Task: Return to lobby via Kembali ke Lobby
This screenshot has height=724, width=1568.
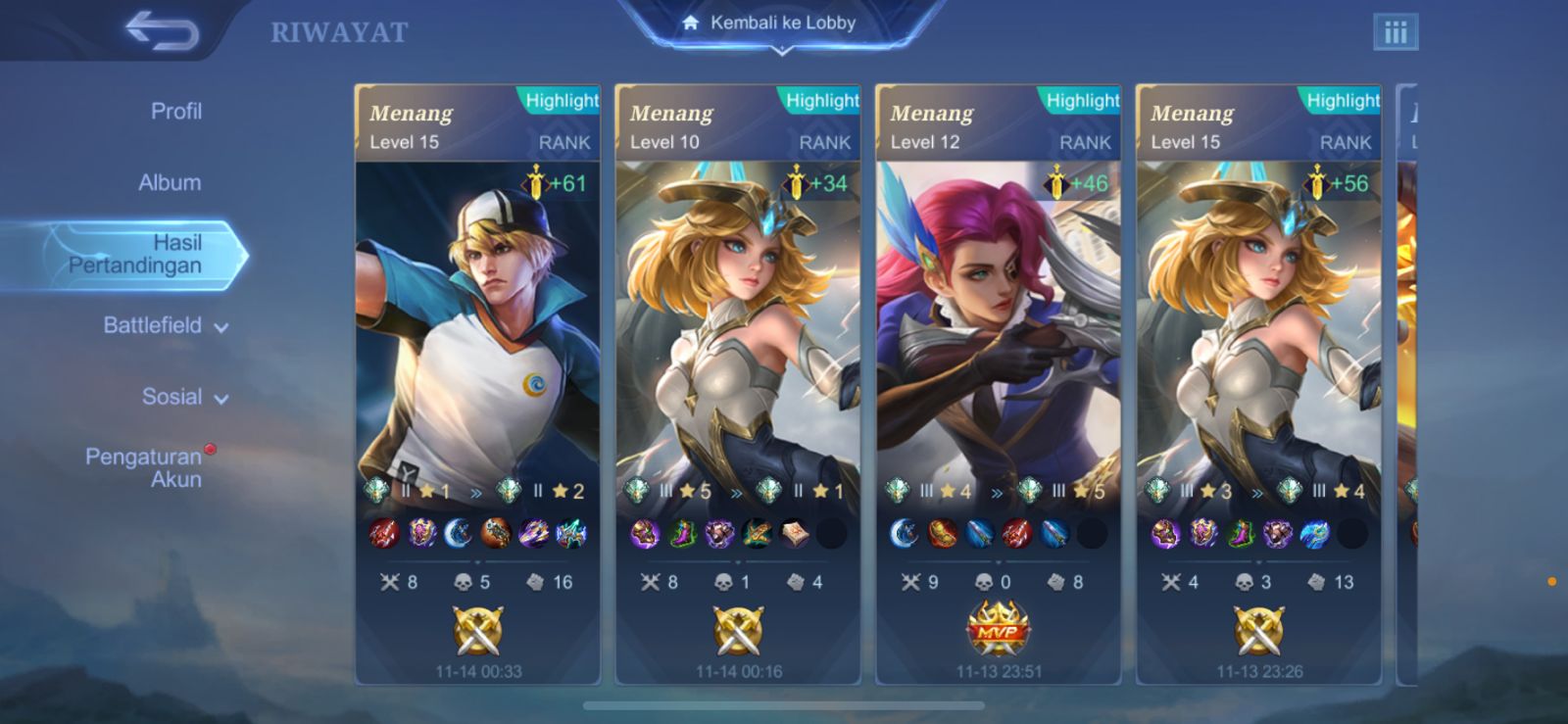Action: click(781, 24)
